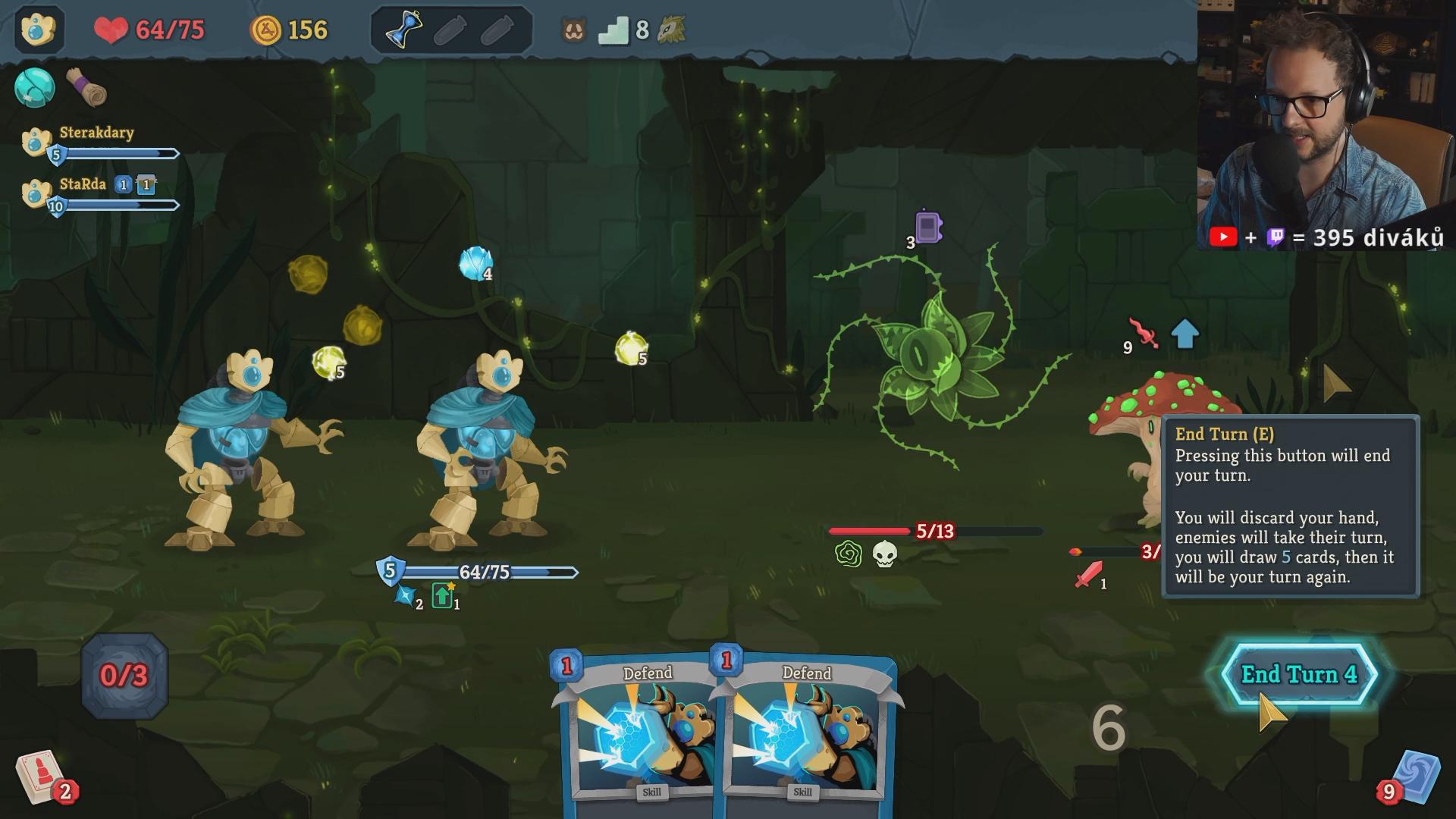Select player StaRda in the party list

[x=83, y=185]
